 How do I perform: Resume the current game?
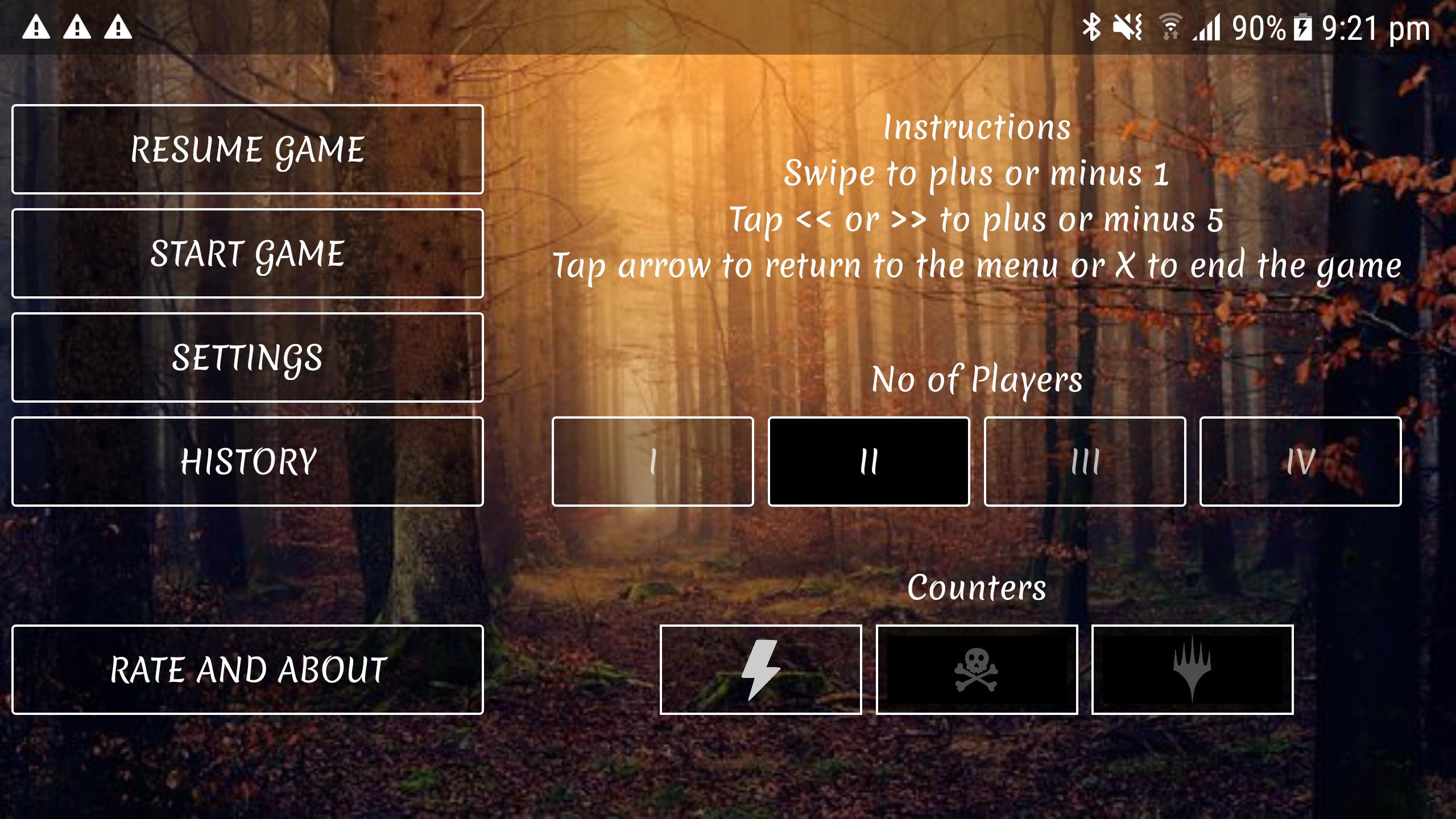pos(247,149)
